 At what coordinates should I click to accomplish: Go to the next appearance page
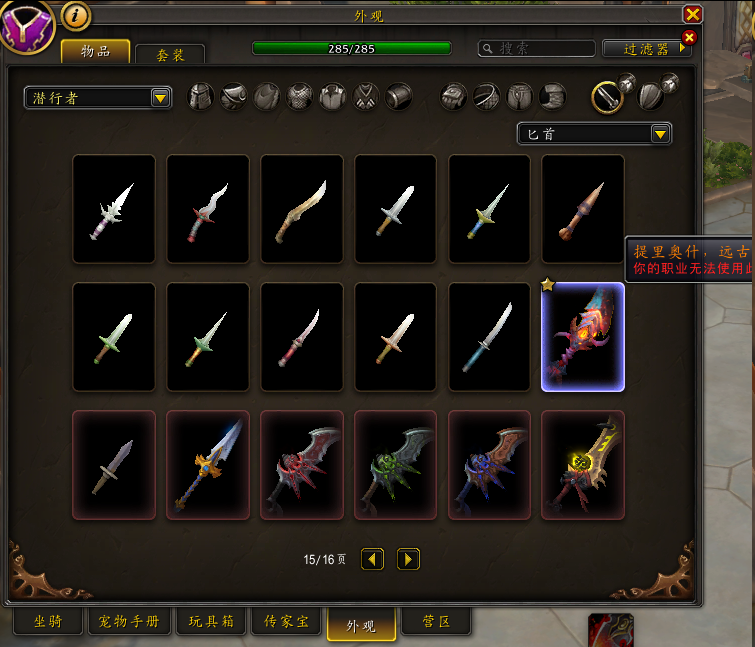click(408, 559)
